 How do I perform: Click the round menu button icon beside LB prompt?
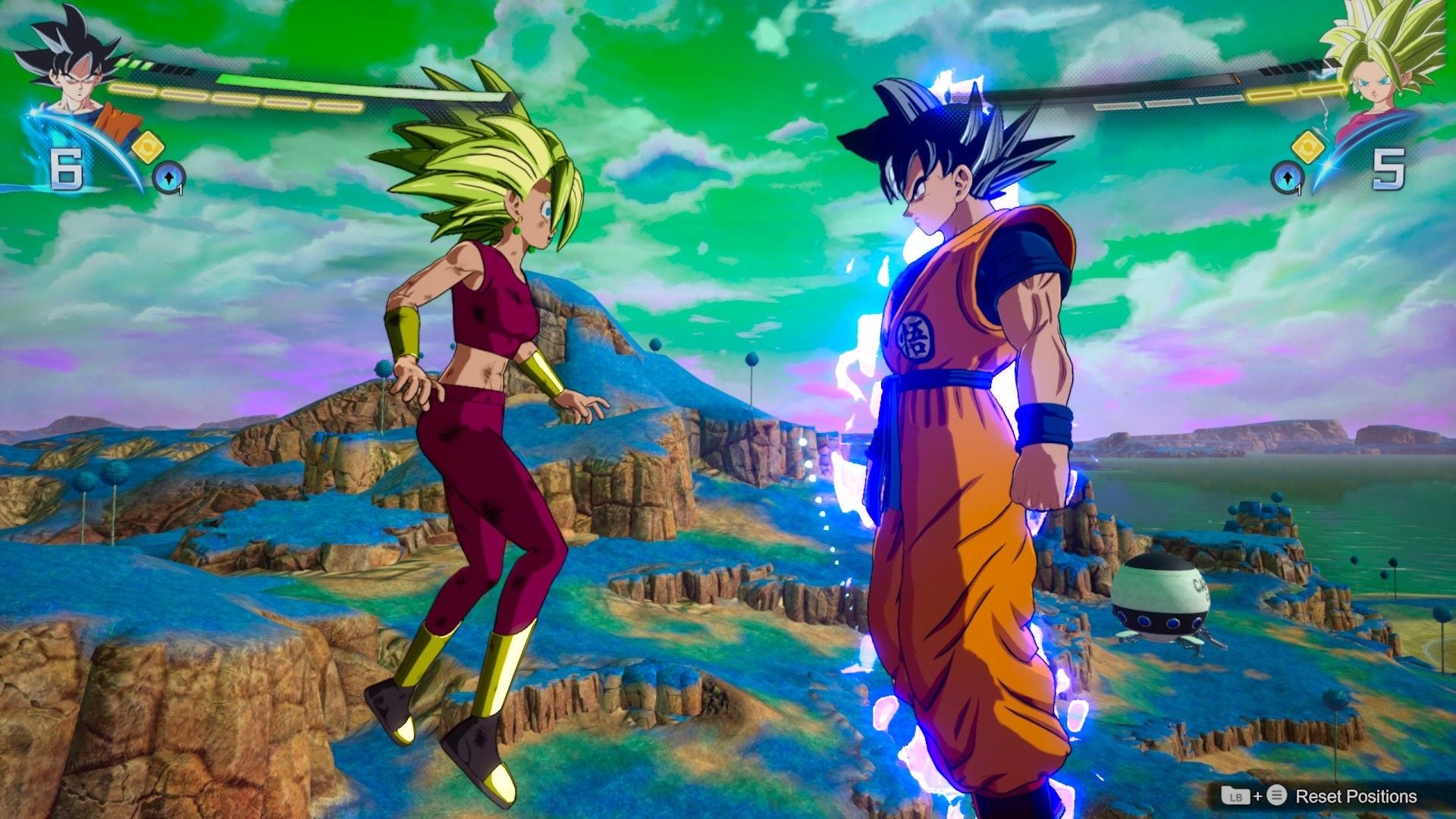pos(1276,796)
